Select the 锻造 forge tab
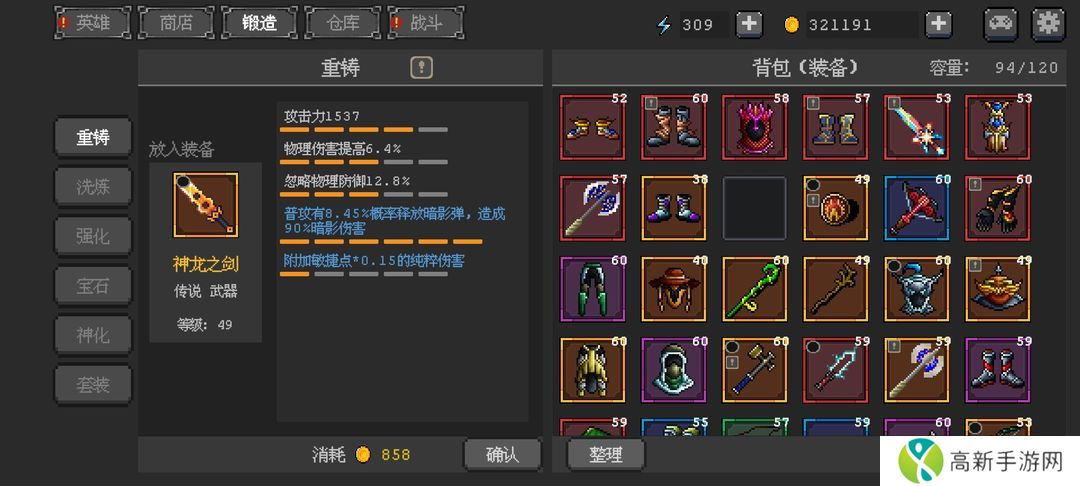1080x486 pixels. pyautogui.click(x=259, y=23)
